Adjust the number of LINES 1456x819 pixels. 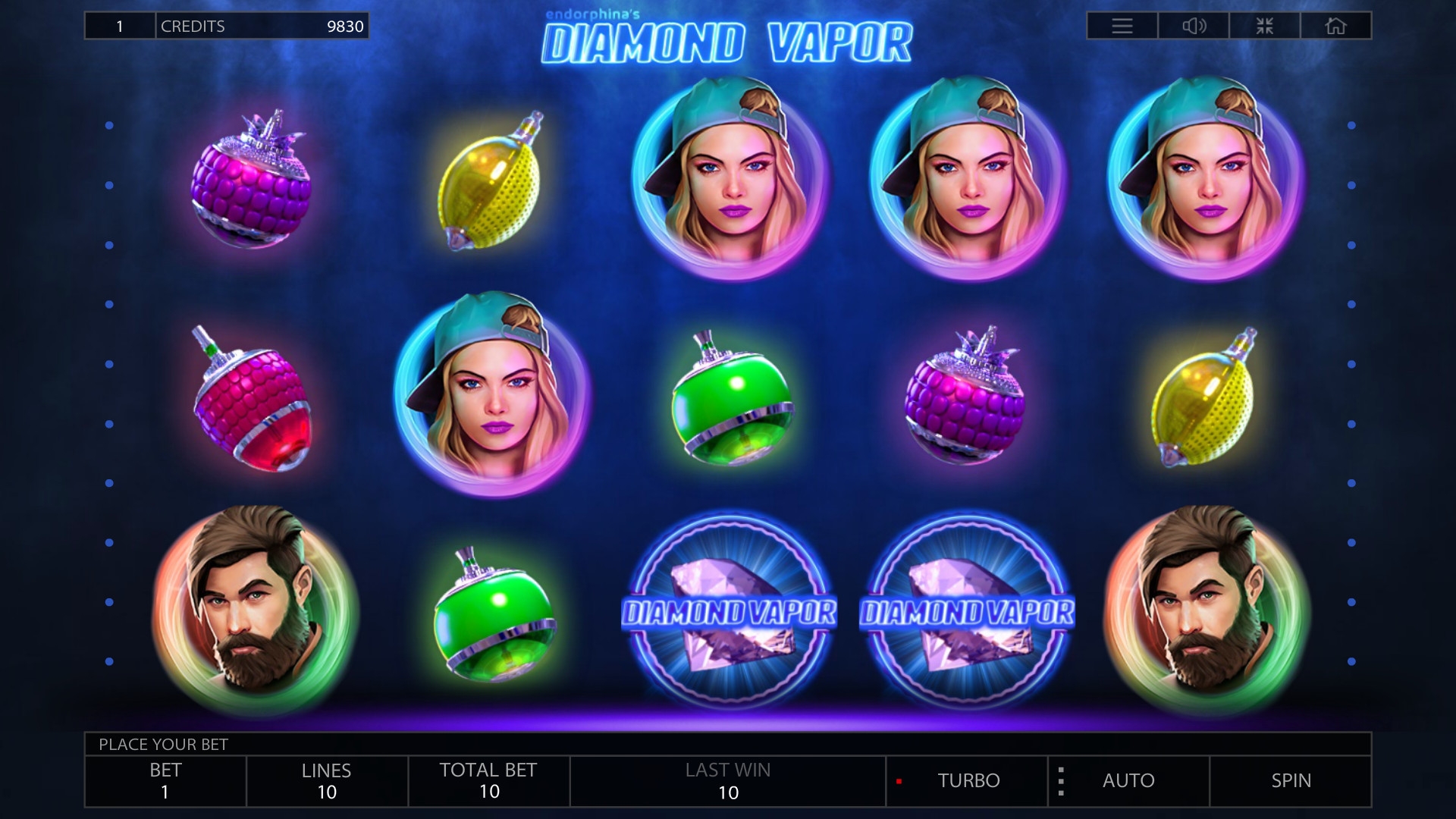coord(327,781)
